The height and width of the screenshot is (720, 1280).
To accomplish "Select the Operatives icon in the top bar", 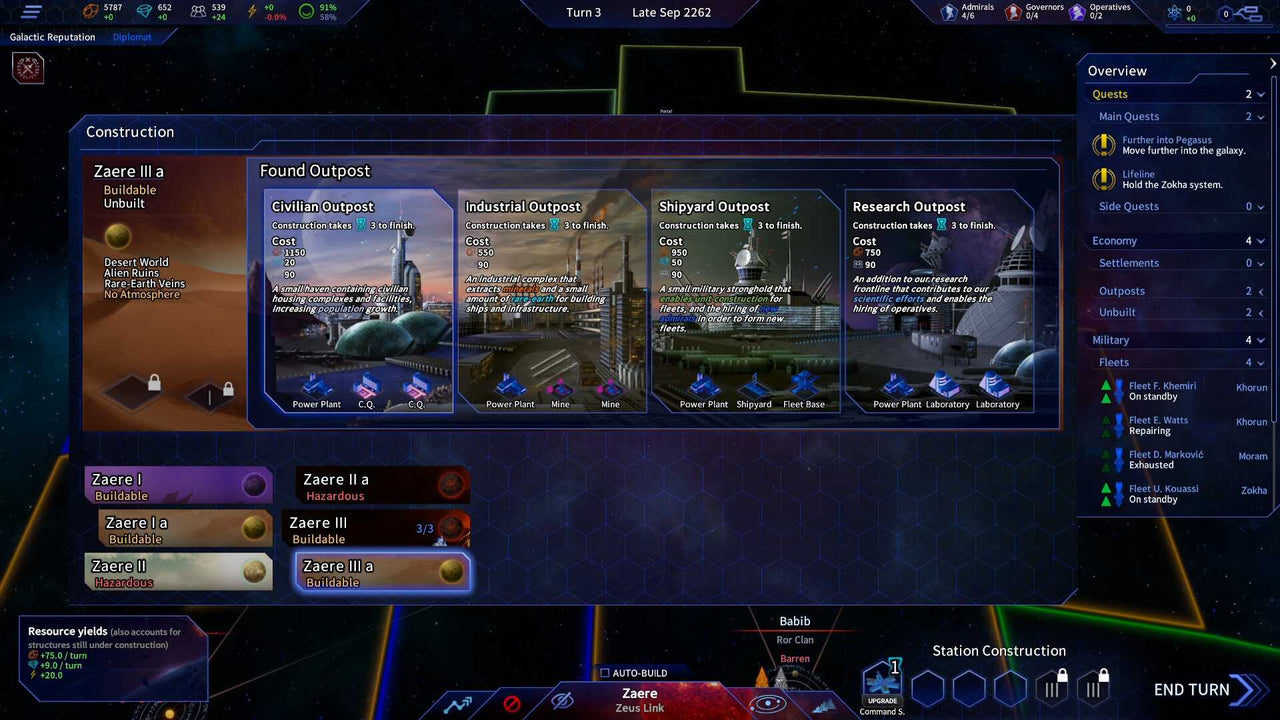I will coord(1077,12).
